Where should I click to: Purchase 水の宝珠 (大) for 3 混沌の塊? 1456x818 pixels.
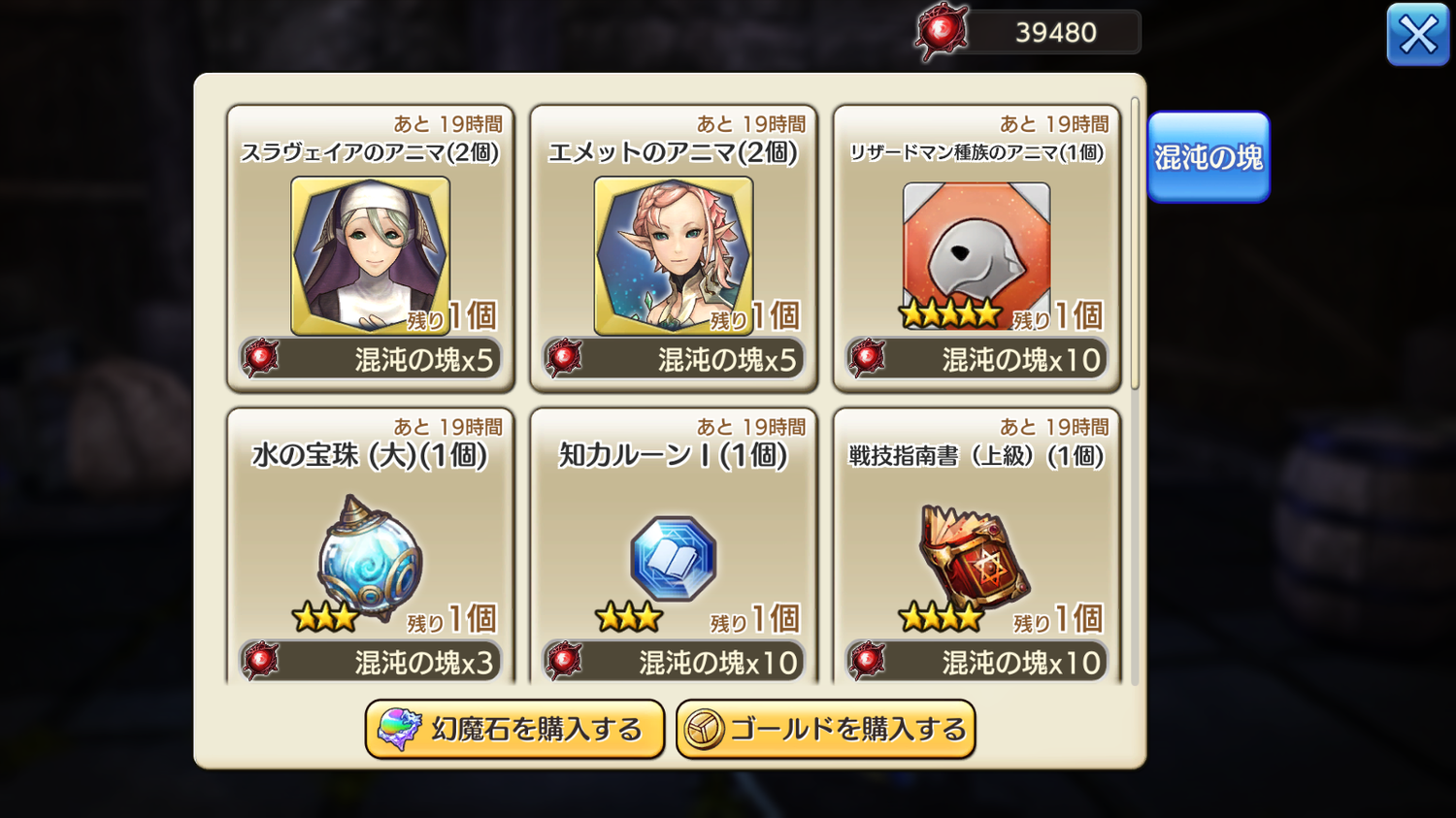[x=371, y=662]
